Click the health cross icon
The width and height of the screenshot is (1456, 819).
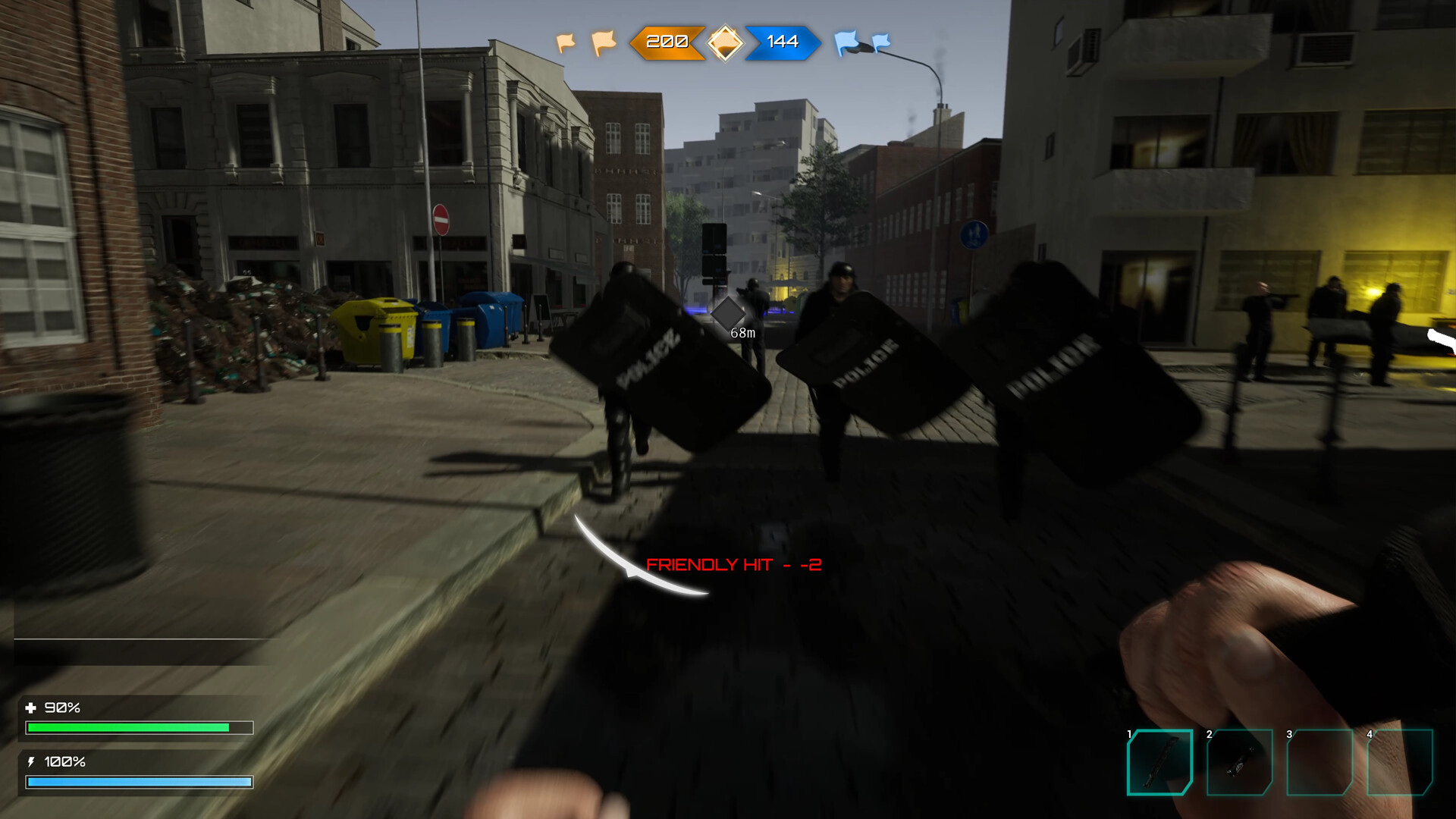pos(33,708)
